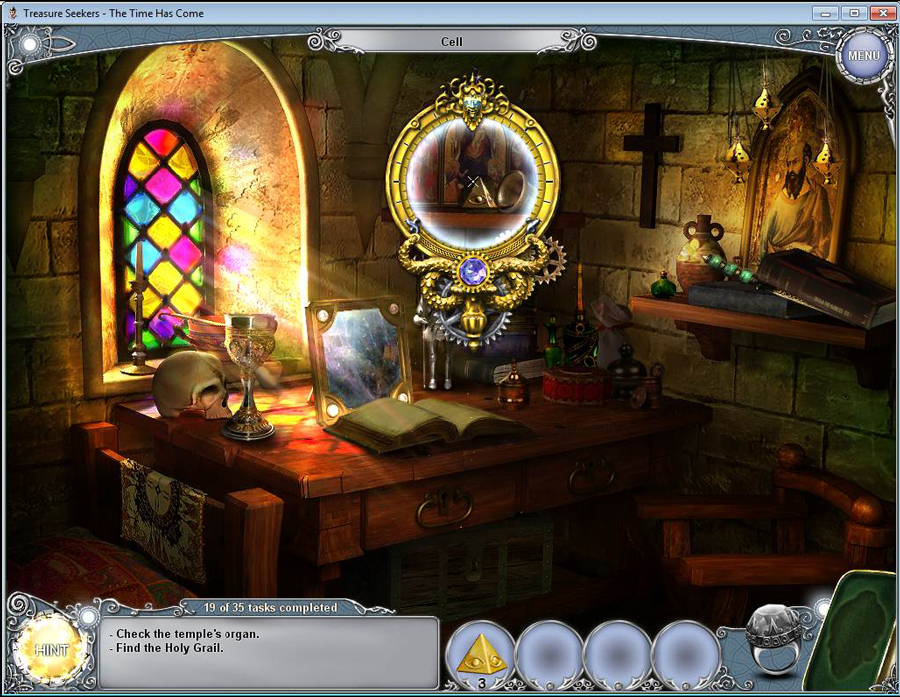Close the game window
The height and width of the screenshot is (697, 900).
pyautogui.click(x=880, y=13)
